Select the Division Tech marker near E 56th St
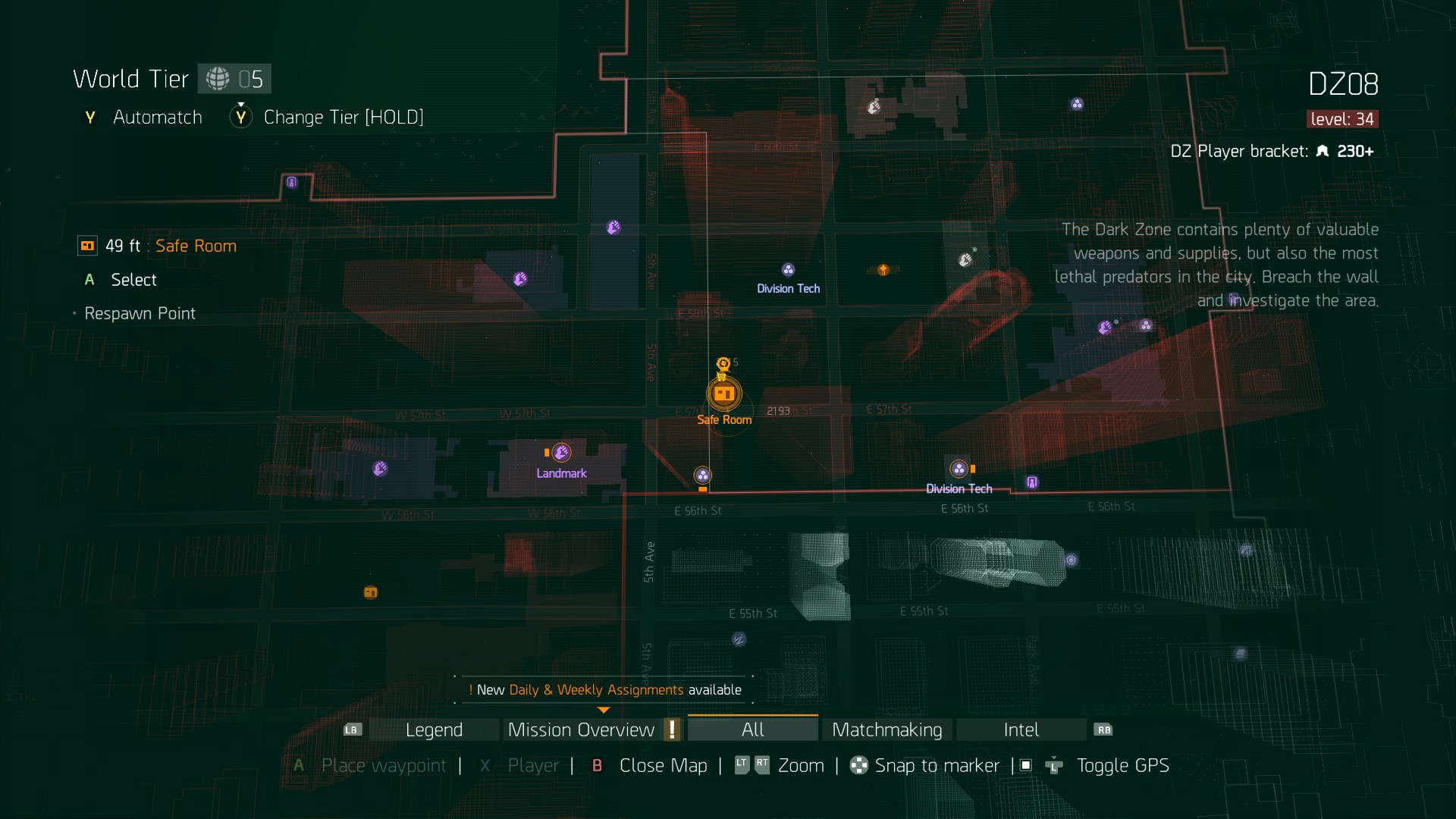Screen dimensions: 1456x819 pyautogui.click(x=959, y=469)
